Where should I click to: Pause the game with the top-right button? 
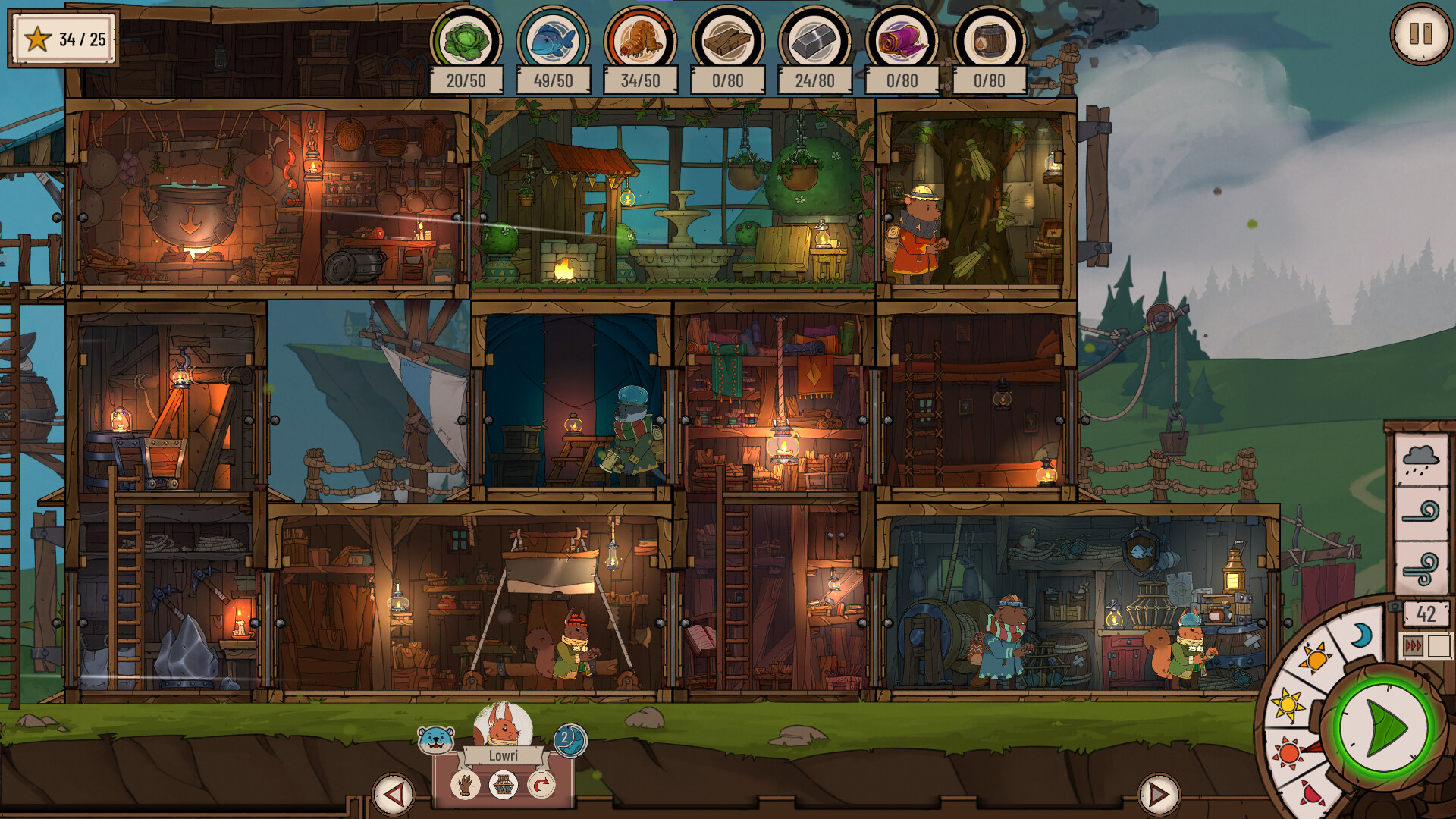(x=1420, y=34)
